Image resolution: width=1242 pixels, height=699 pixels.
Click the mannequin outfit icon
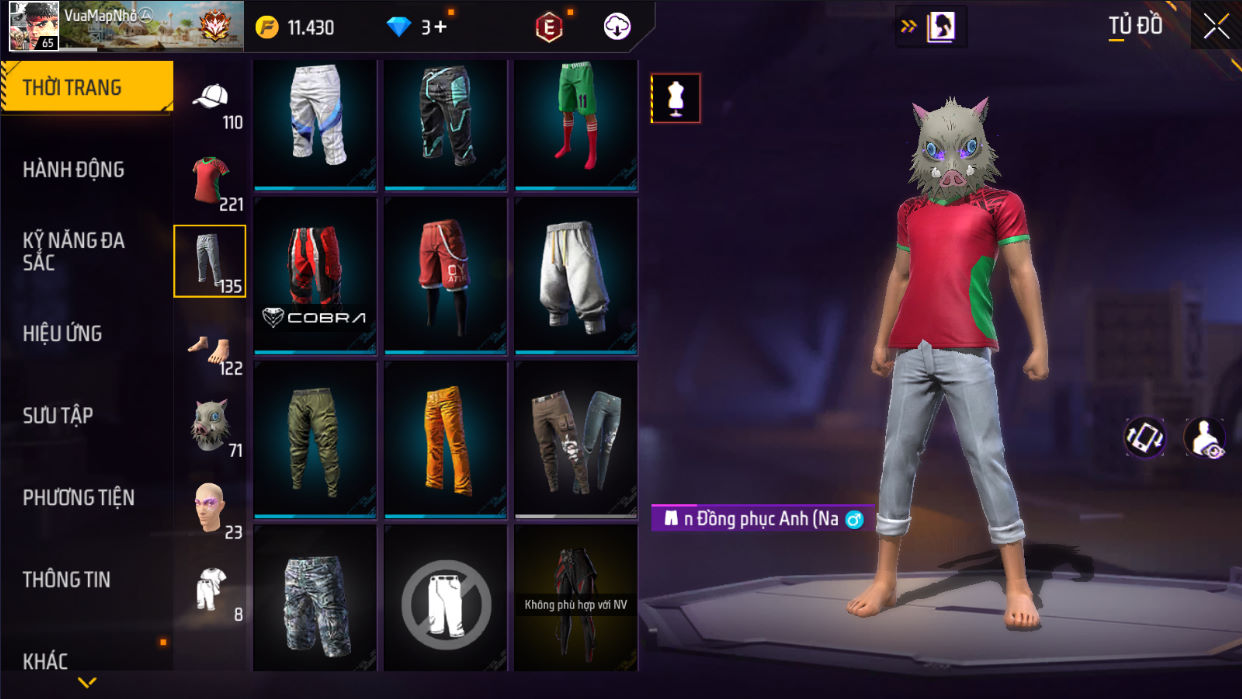point(676,99)
